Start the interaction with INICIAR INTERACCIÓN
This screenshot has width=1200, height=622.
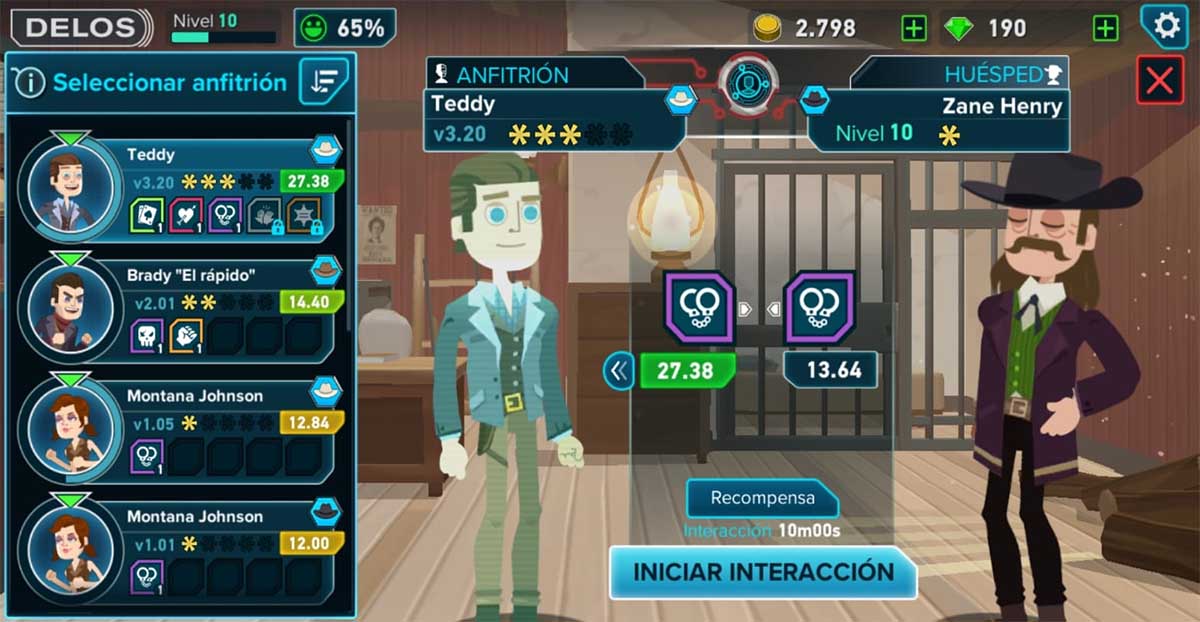coord(763,572)
